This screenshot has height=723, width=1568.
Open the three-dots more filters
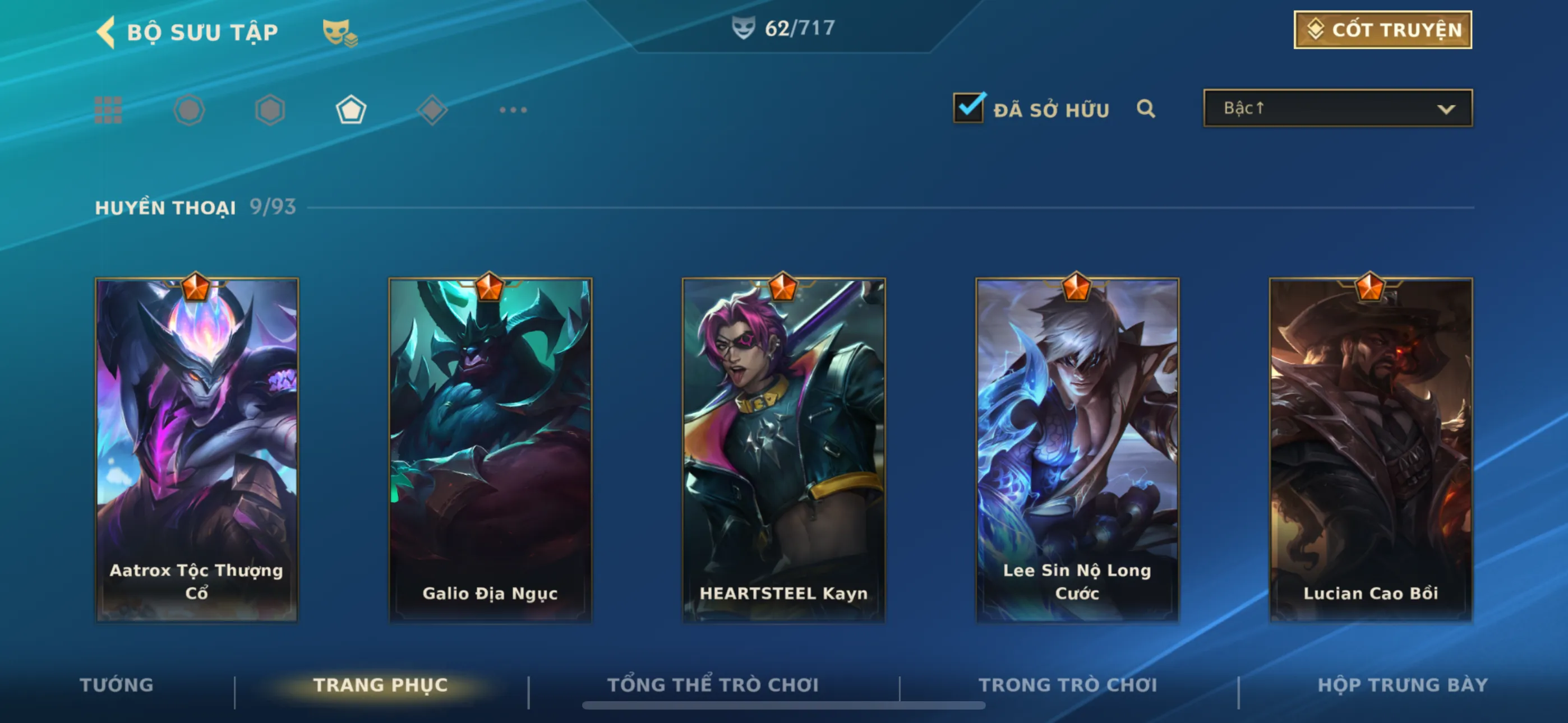(513, 110)
